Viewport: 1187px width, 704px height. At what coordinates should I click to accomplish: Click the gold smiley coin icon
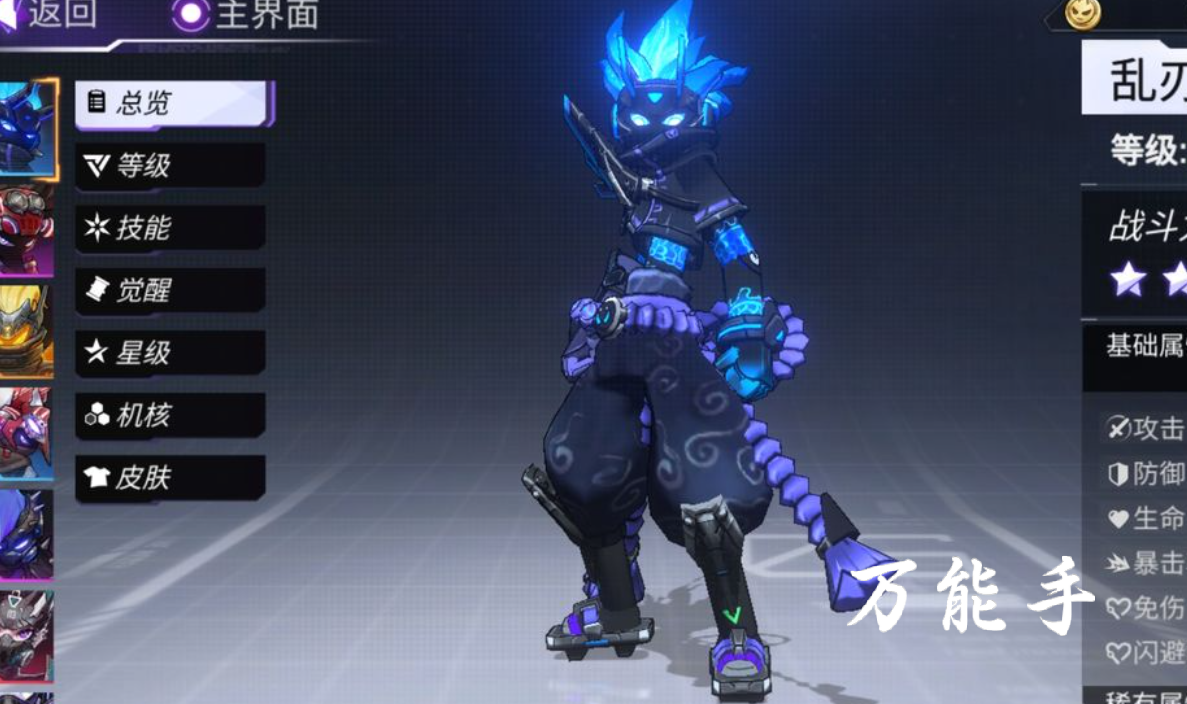click(1082, 13)
